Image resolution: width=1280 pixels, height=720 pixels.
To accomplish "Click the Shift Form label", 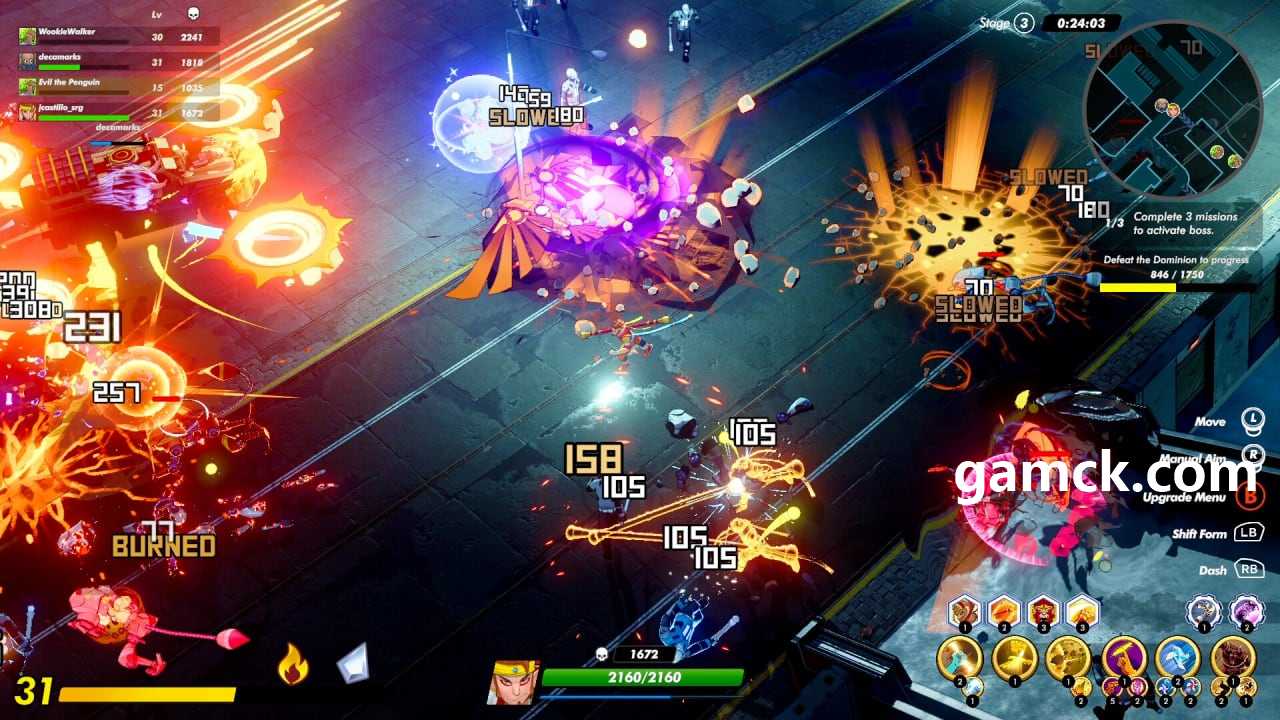I will coord(1198,534).
